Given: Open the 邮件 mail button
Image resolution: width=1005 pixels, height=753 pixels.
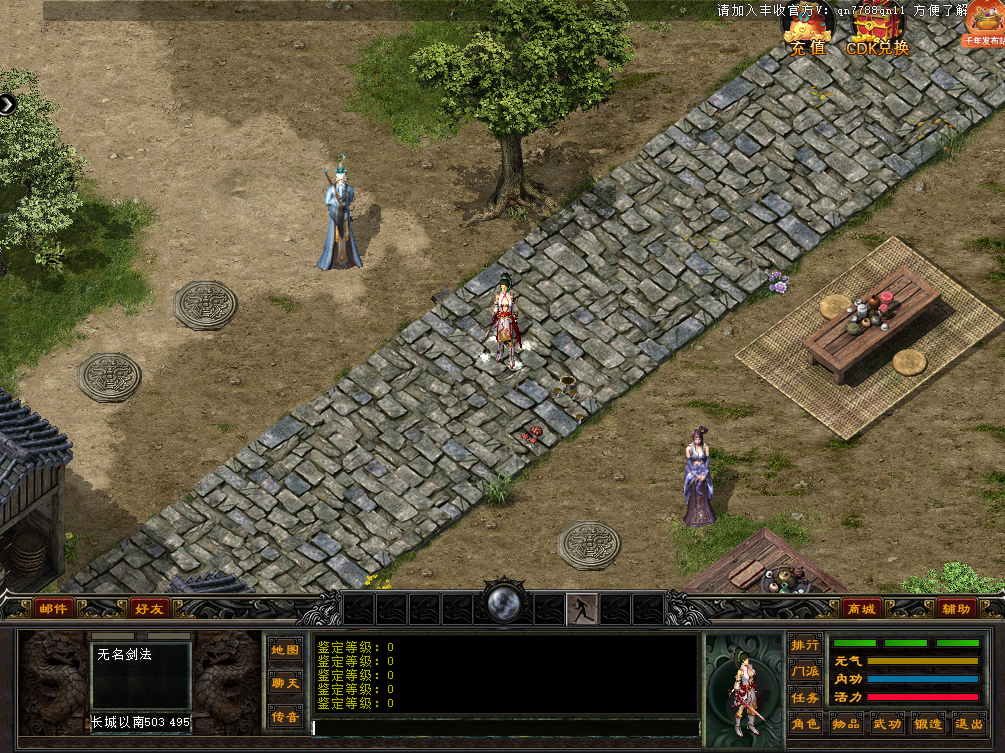Looking at the screenshot, I should click(x=54, y=608).
